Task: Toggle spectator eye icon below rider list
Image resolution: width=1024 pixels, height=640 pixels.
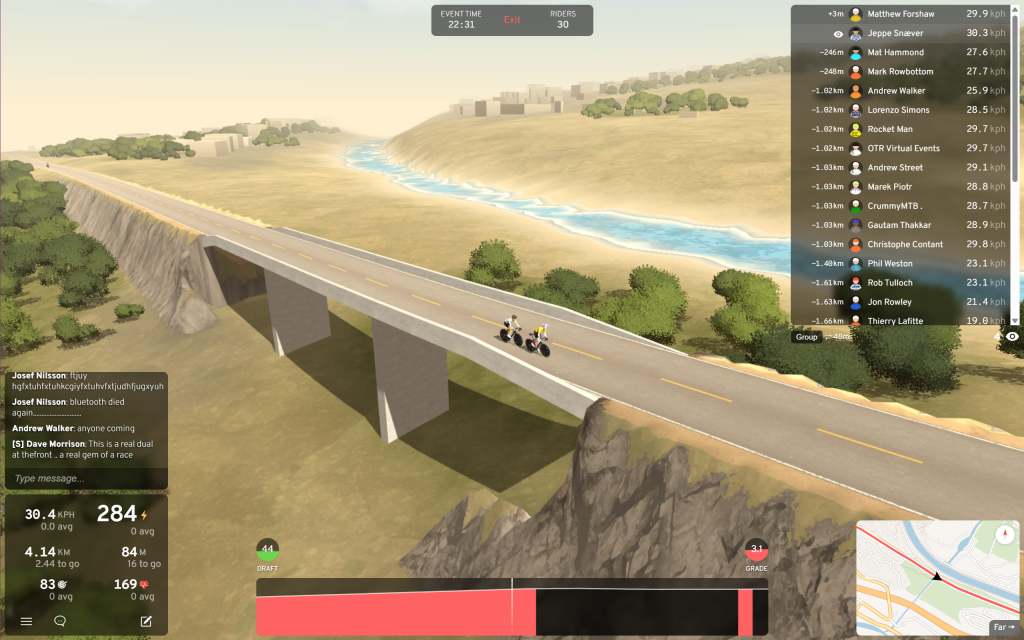Action: [x=1012, y=337]
